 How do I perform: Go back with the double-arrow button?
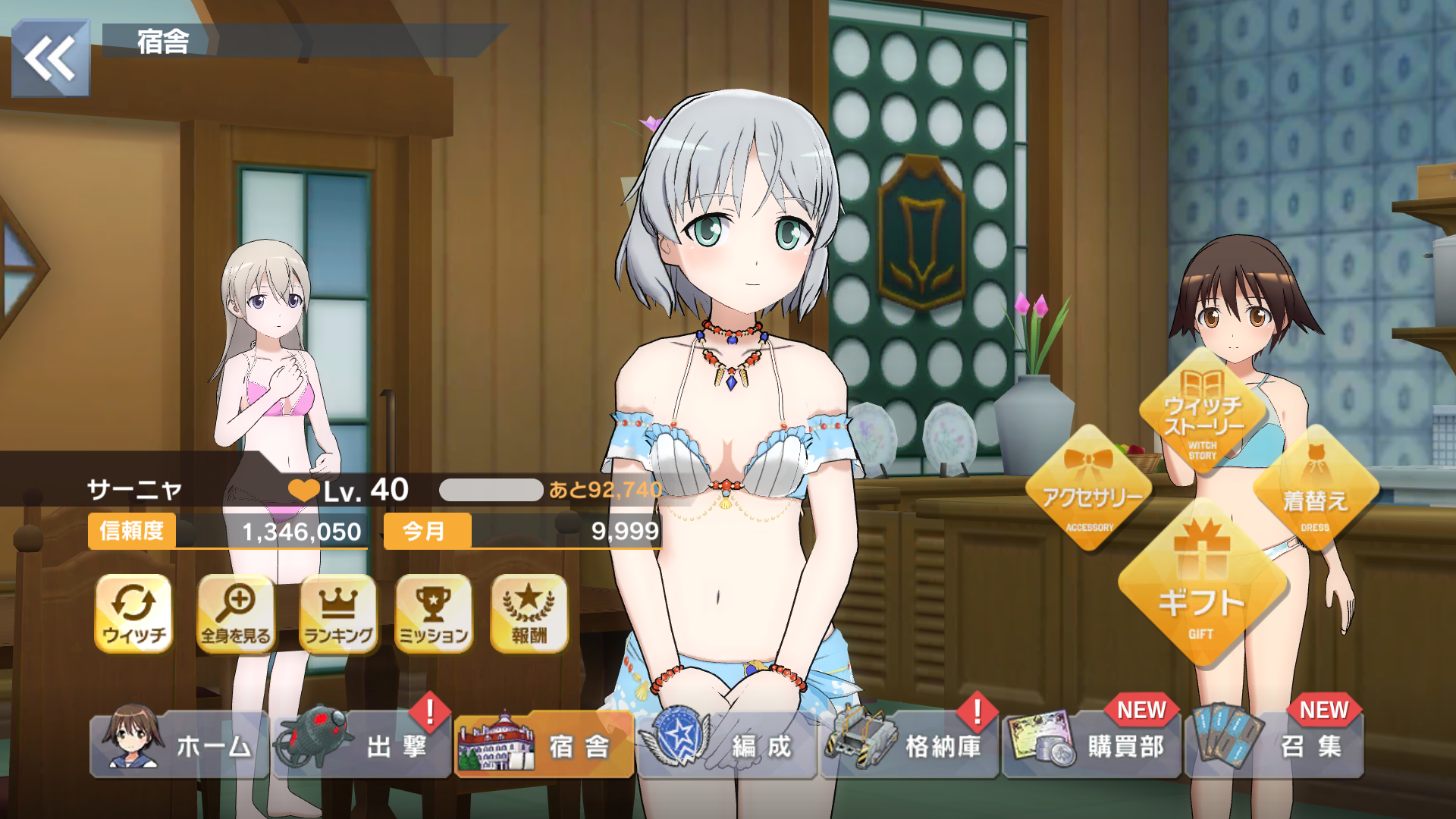[x=50, y=58]
